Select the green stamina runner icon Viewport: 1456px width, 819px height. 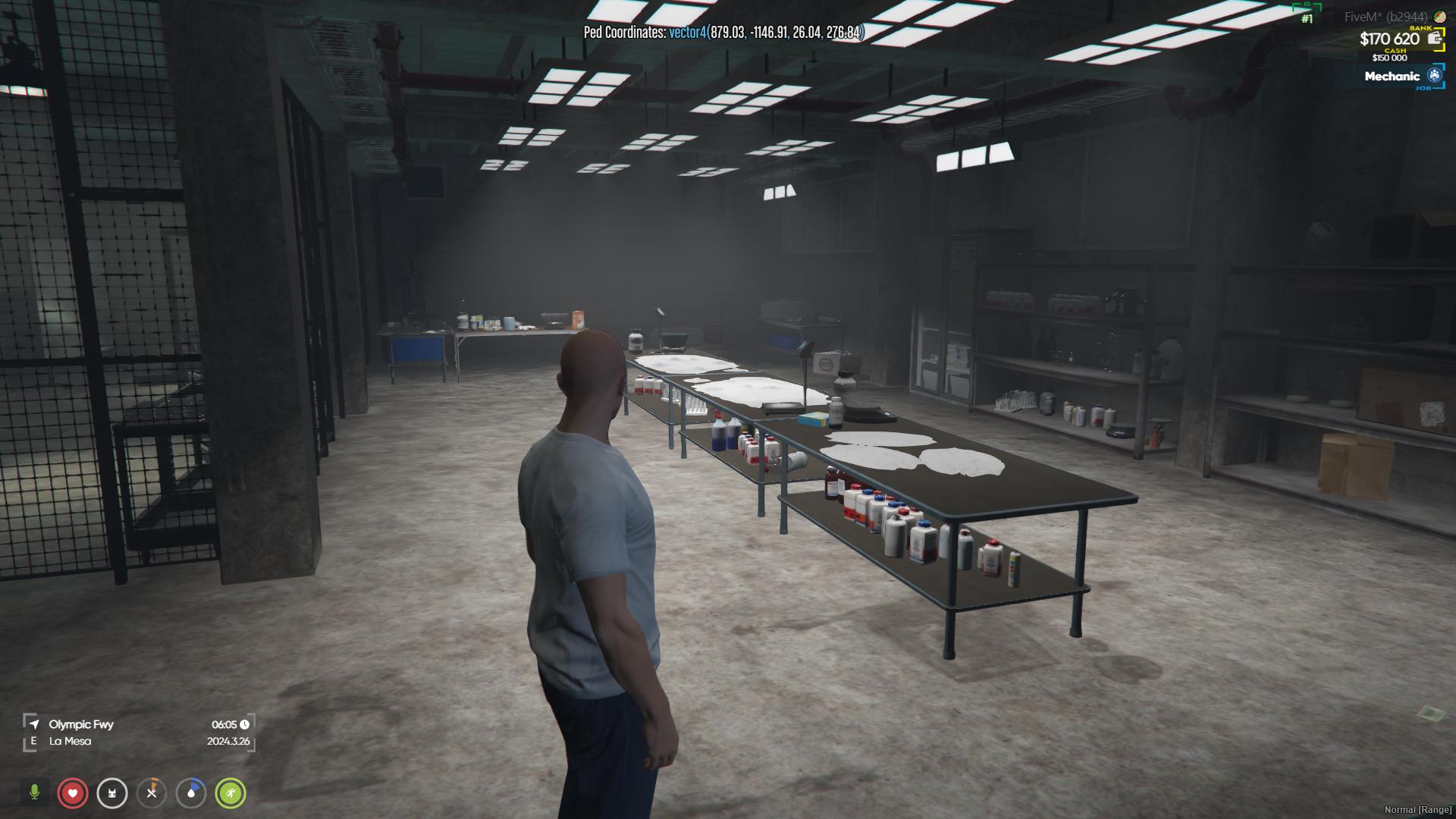click(231, 794)
